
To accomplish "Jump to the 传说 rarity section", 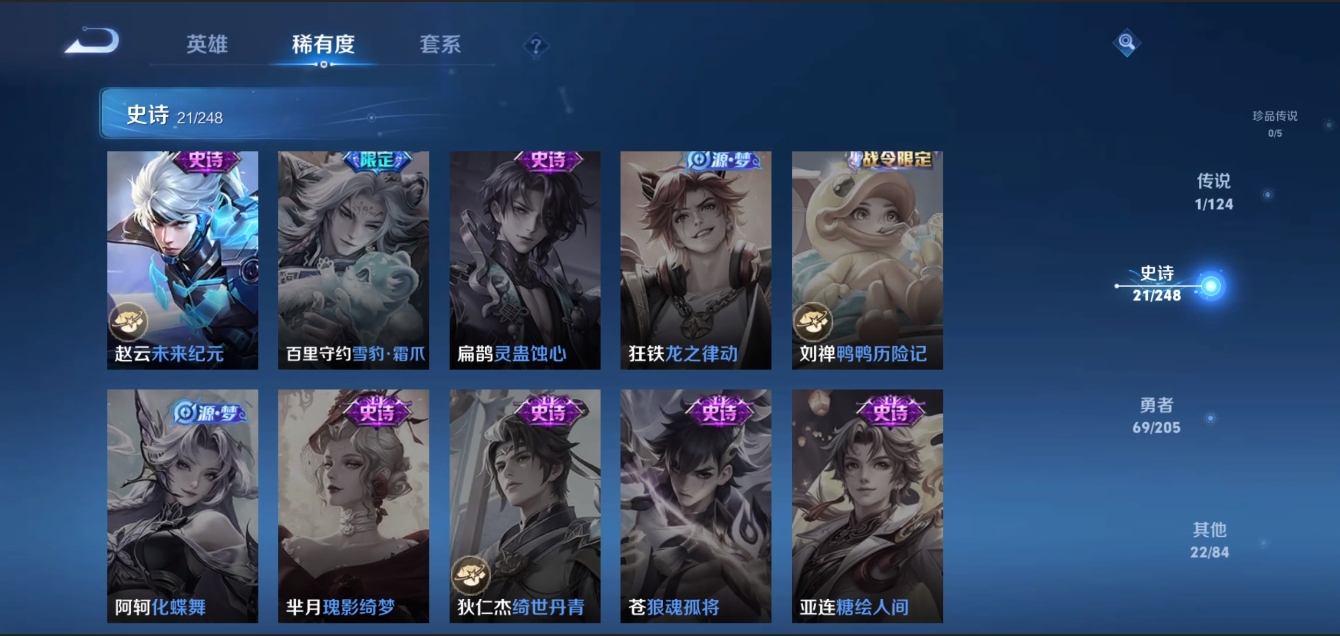I will click(1213, 191).
